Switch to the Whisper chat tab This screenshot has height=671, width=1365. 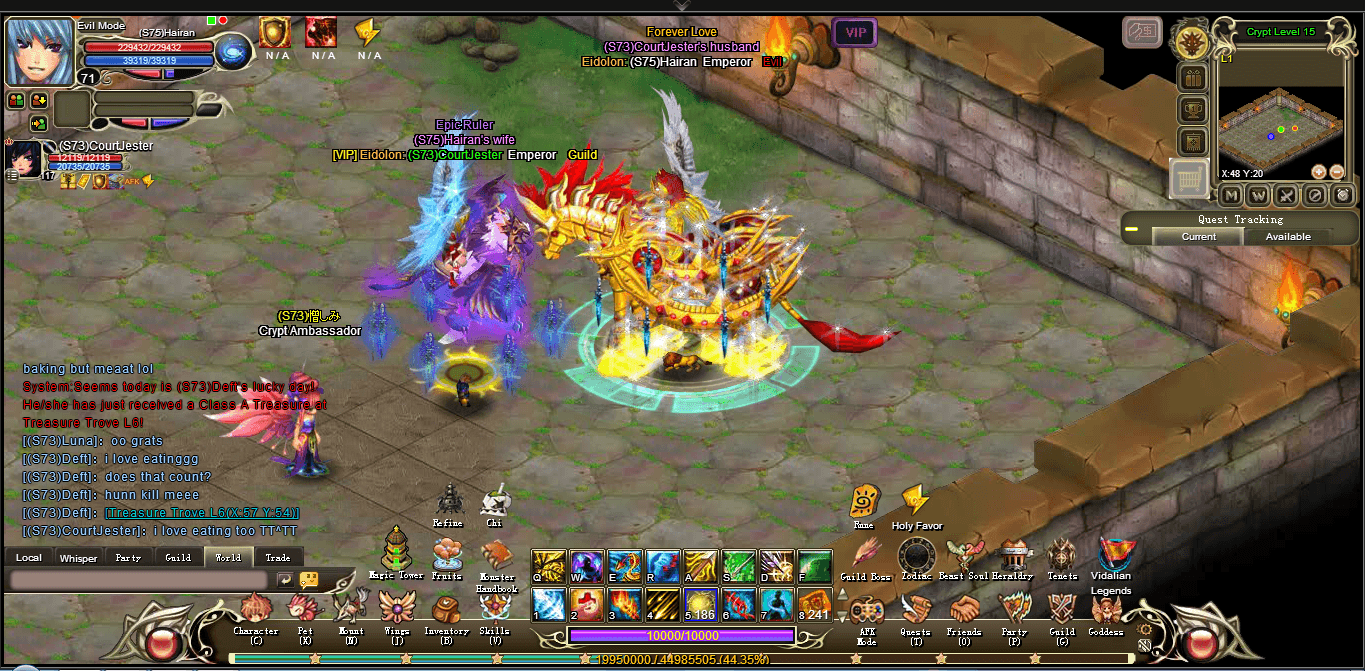click(78, 558)
